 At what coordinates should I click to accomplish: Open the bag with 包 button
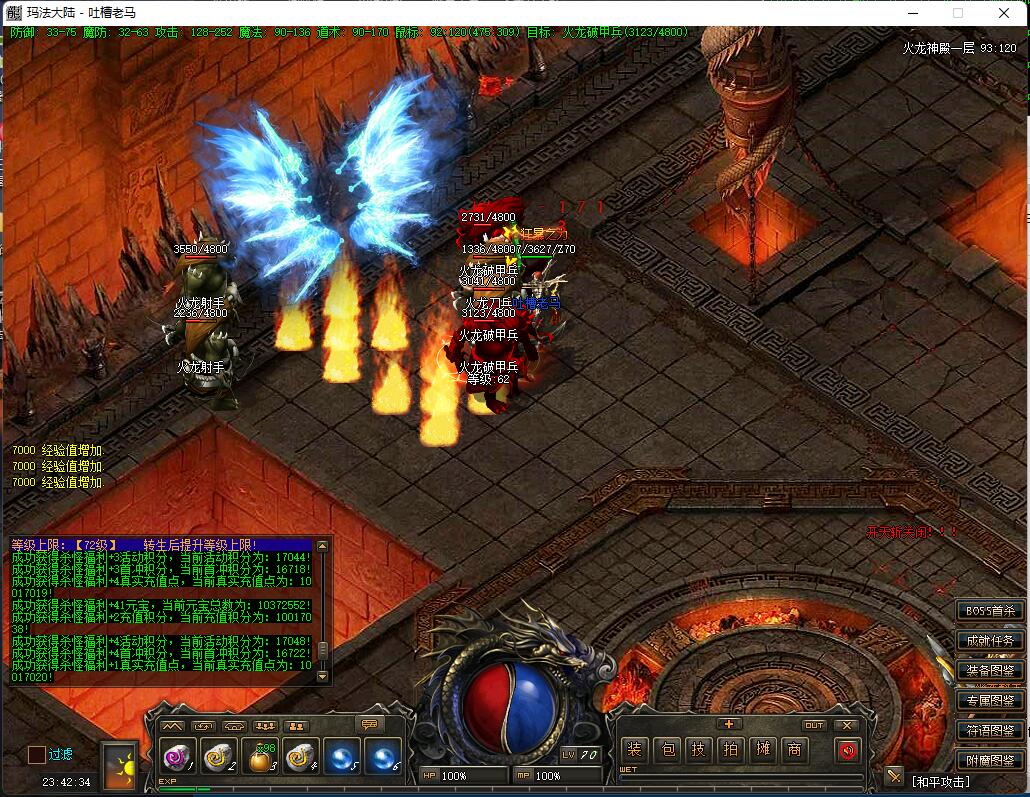pyautogui.click(x=669, y=749)
